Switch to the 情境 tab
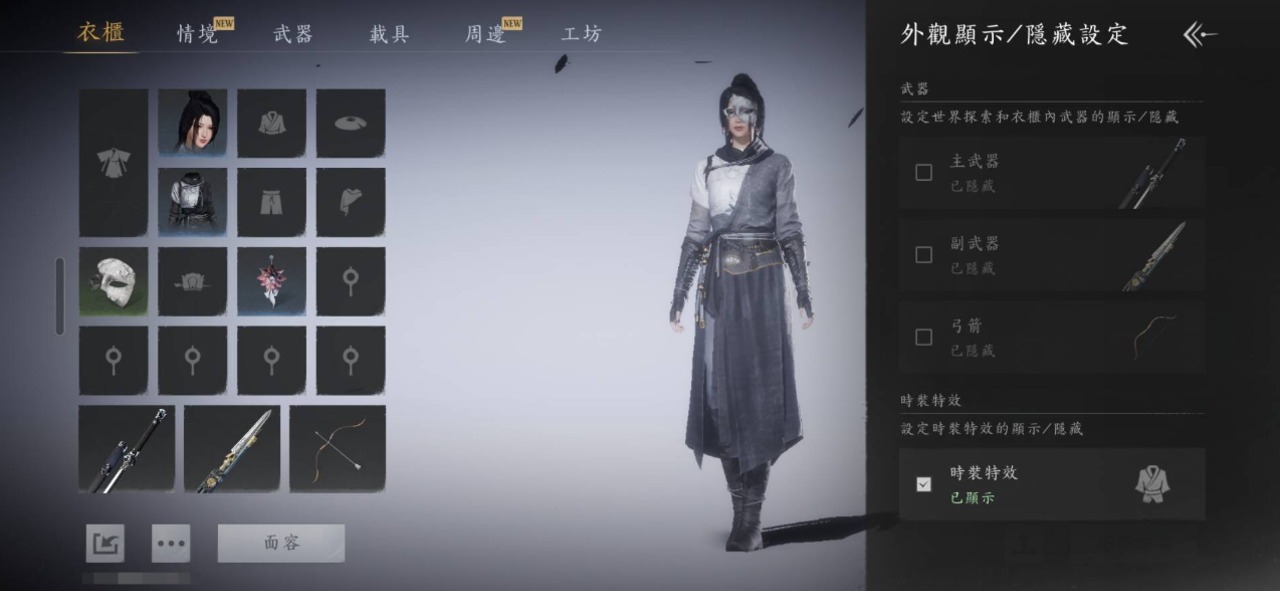 click(198, 33)
